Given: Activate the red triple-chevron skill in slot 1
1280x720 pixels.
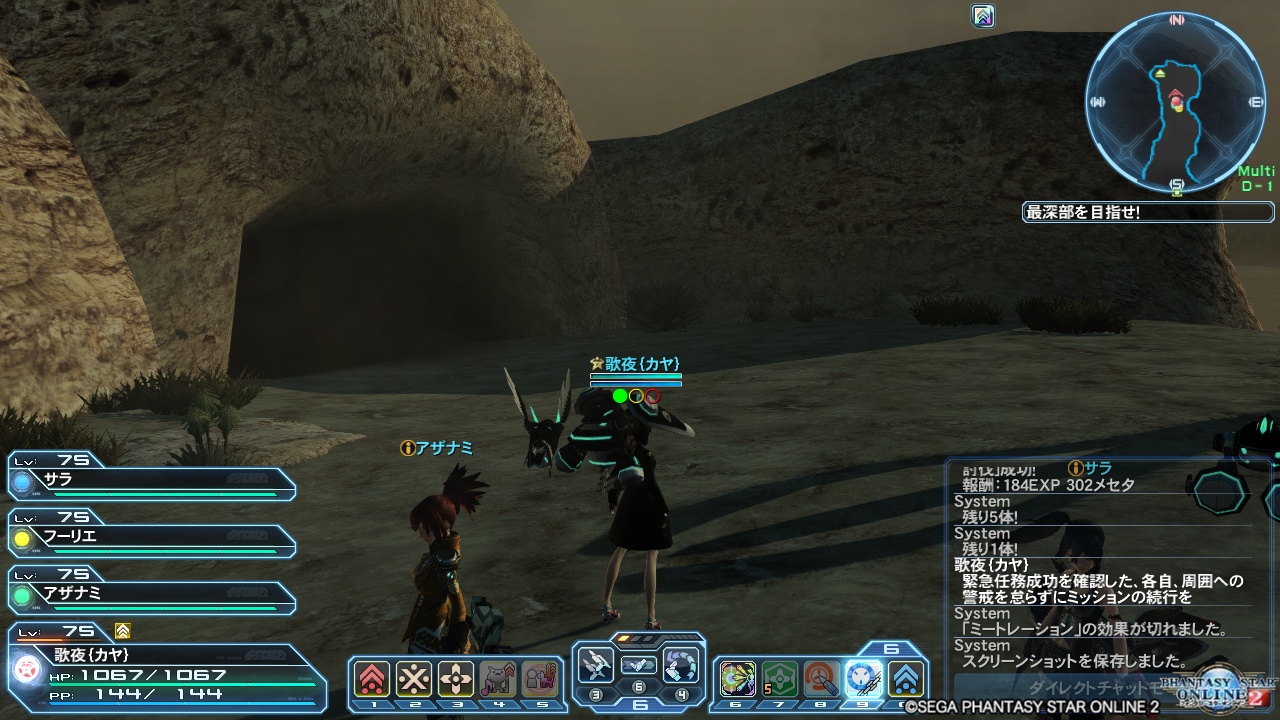Looking at the screenshot, I should pyautogui.click(x=373, y=679).
